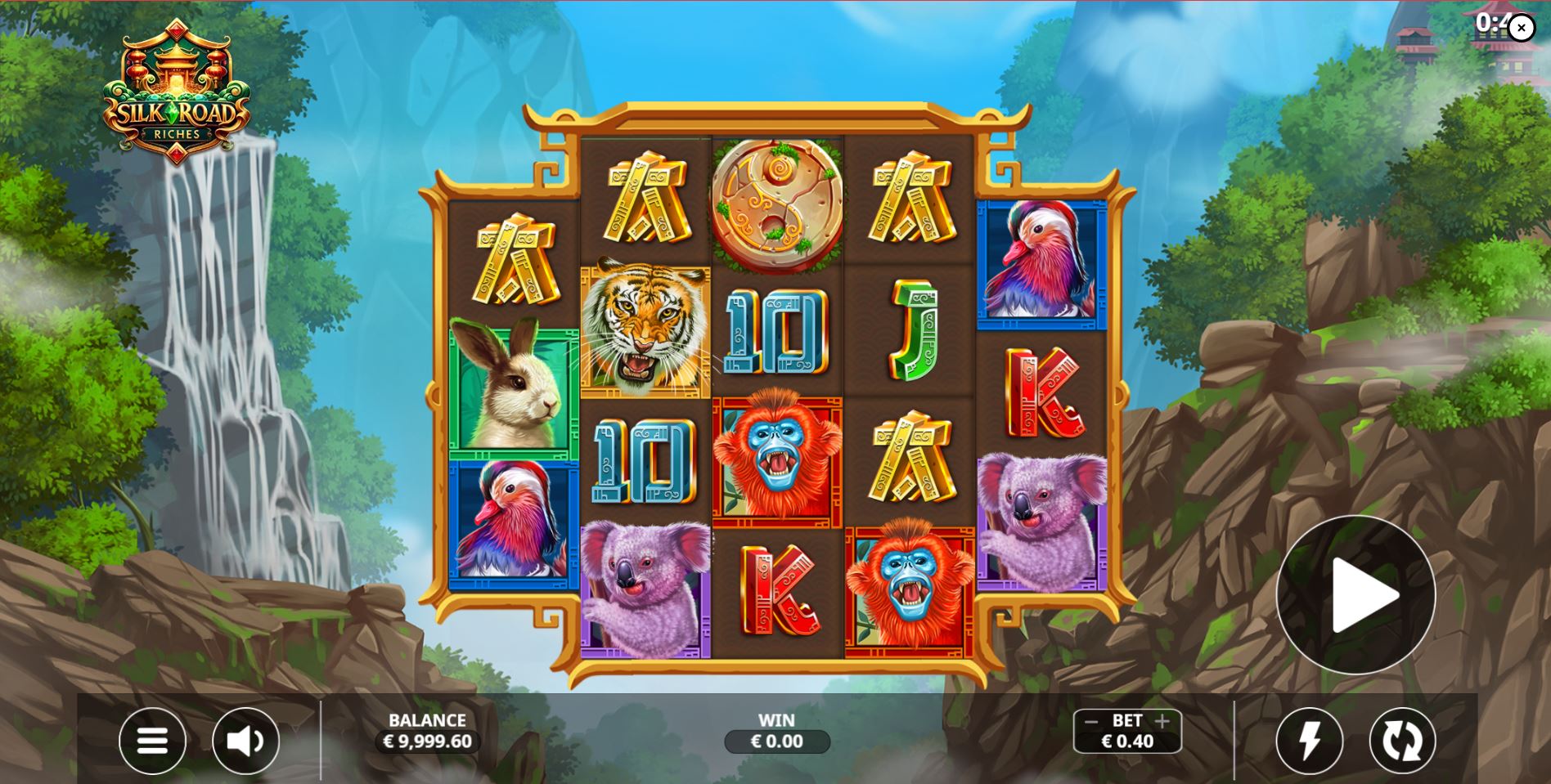This screenshot has height=784, width=1551.
Task: Open the autoplay spin options
Action: (1405, 741)
